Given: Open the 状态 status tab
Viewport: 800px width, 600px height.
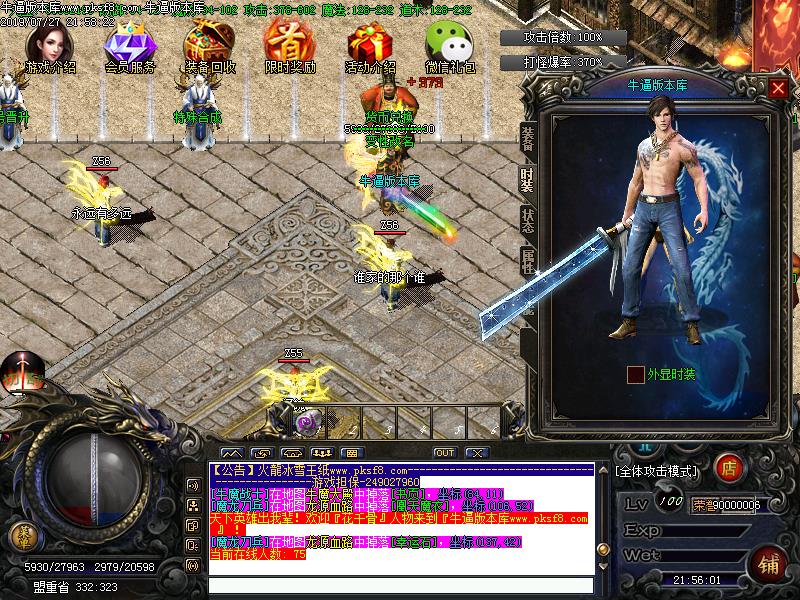Looking at the screenshot, I should [x=527, y=220].
